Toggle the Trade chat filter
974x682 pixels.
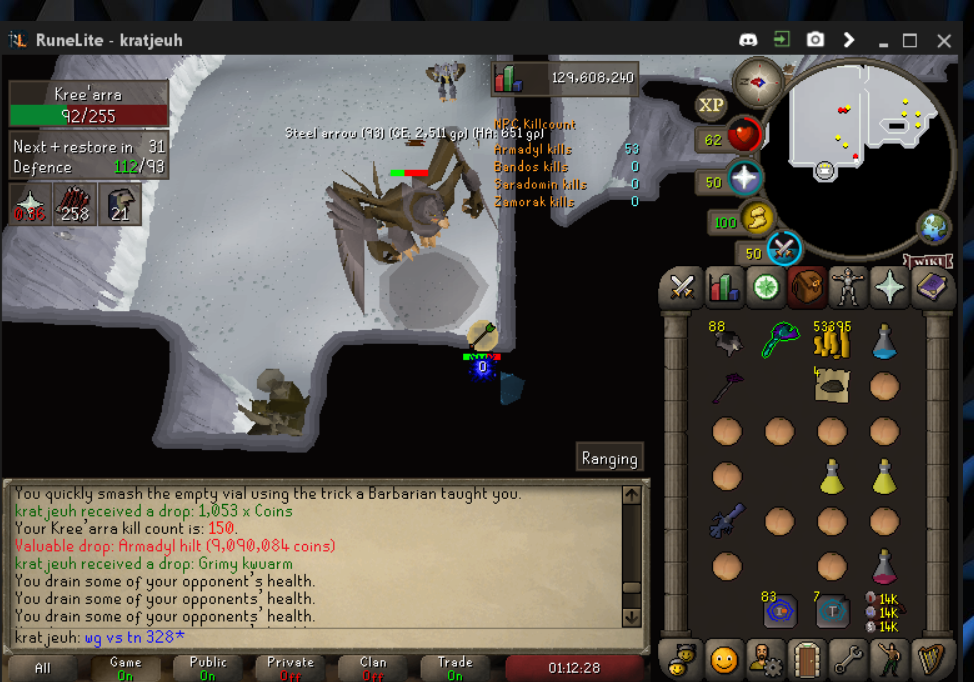(455, 667)
